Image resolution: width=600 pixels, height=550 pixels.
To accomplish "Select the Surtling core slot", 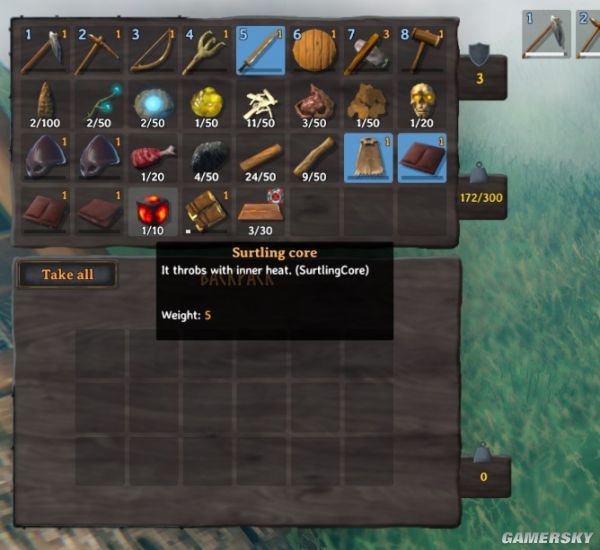I will [152, 211].
